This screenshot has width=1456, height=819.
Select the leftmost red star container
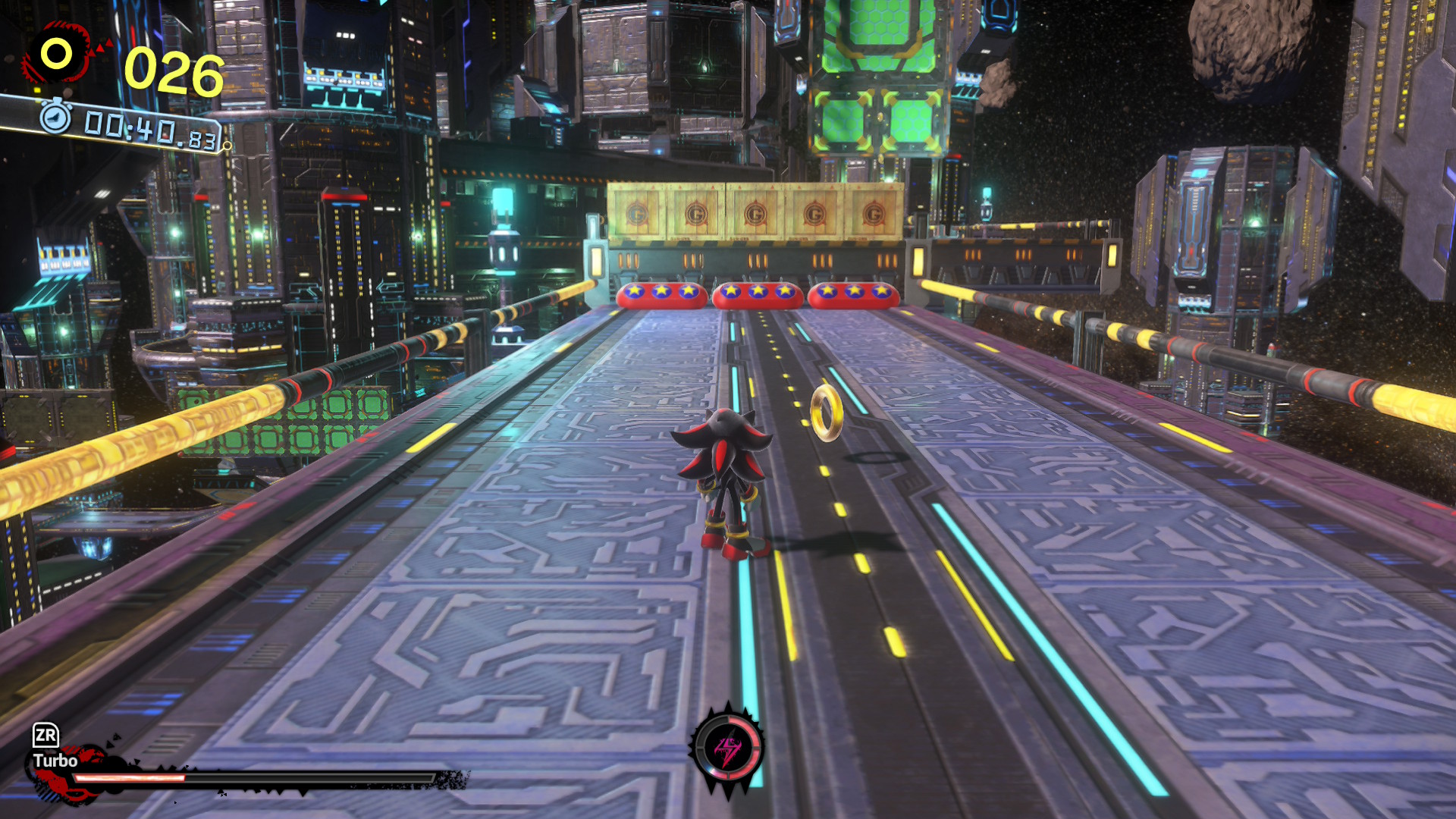(x=662, y=296)
